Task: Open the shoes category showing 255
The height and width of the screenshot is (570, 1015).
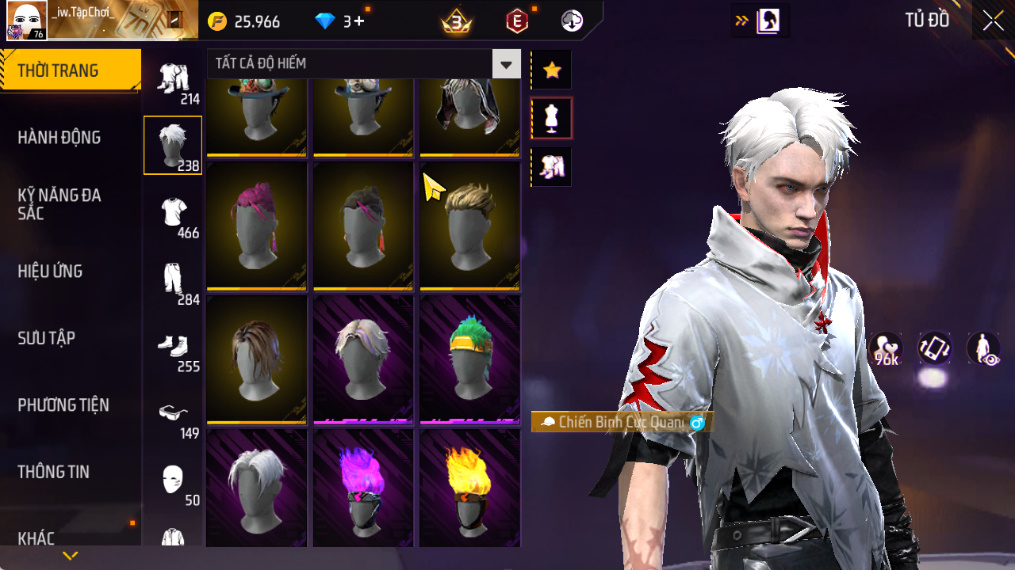Action: [174, 348]
